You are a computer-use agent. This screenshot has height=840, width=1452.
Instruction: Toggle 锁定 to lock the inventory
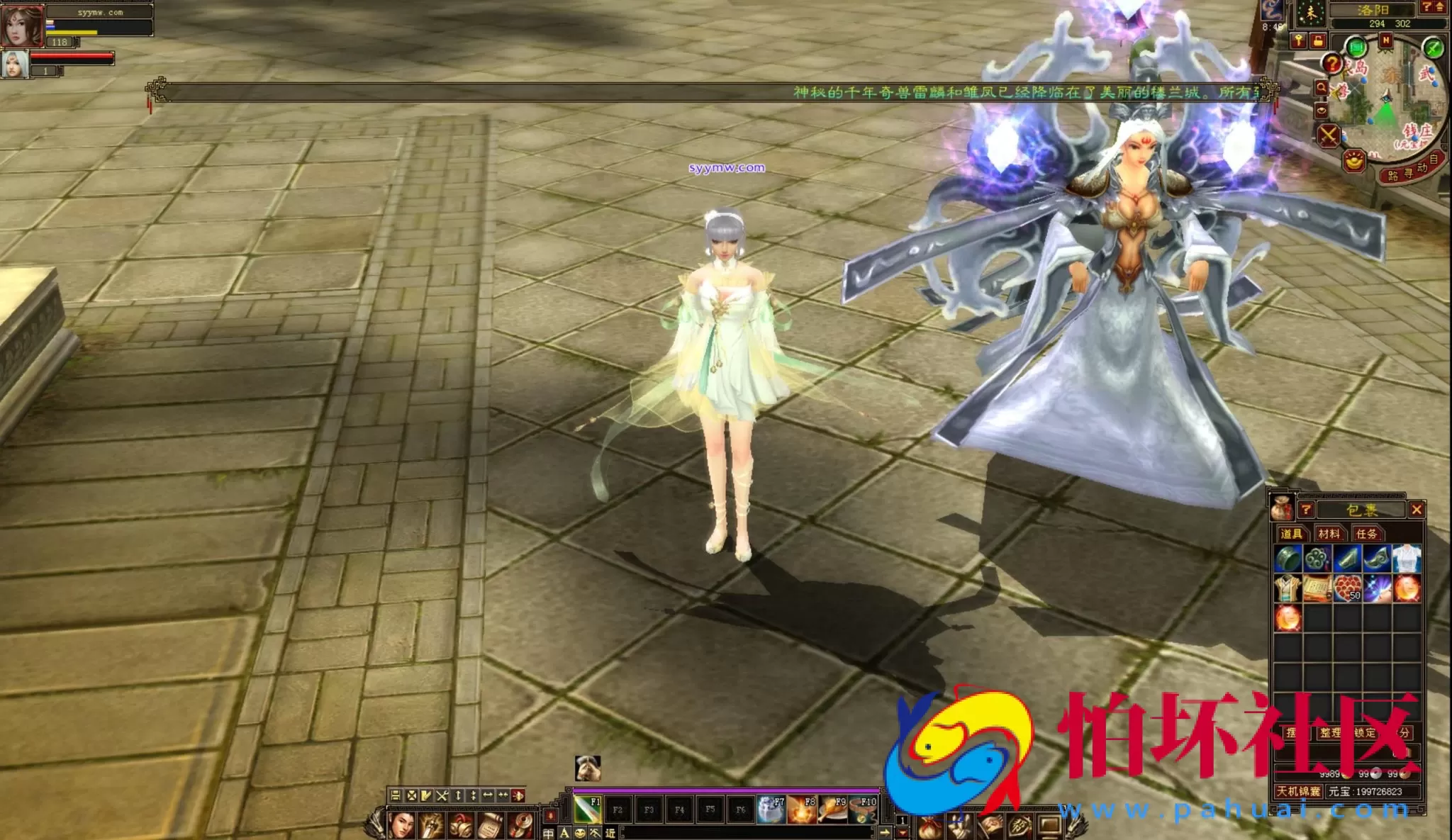pyautogui.click(x=1365, y=732)
